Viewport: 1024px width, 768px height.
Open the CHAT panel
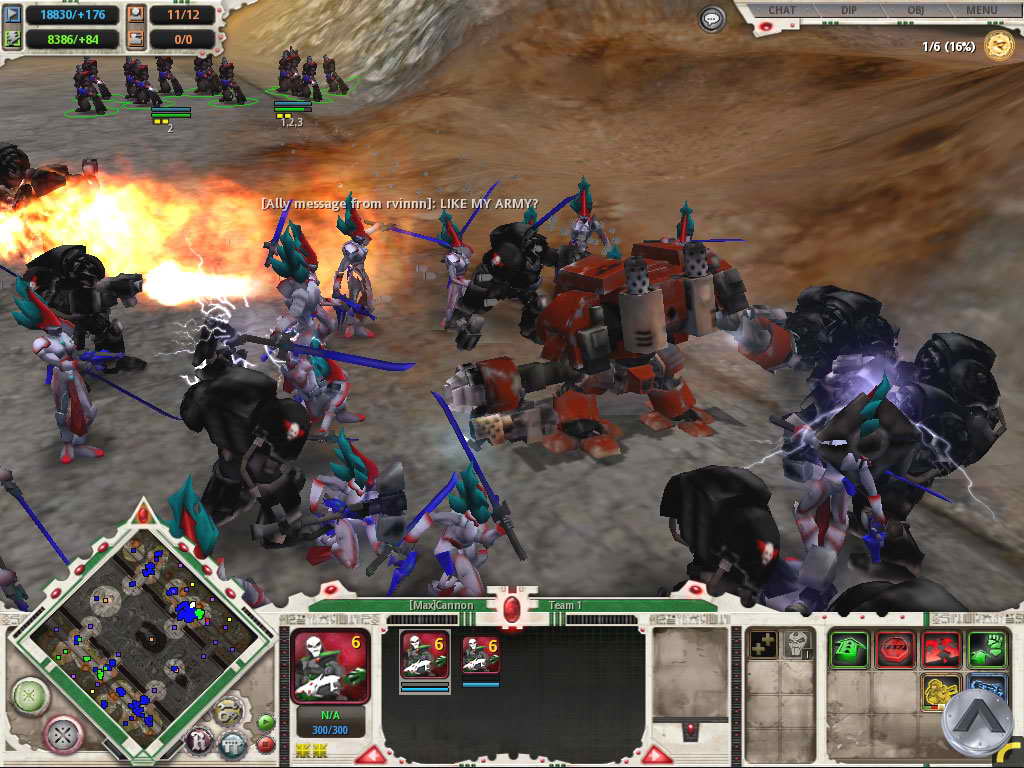(781, 10)
